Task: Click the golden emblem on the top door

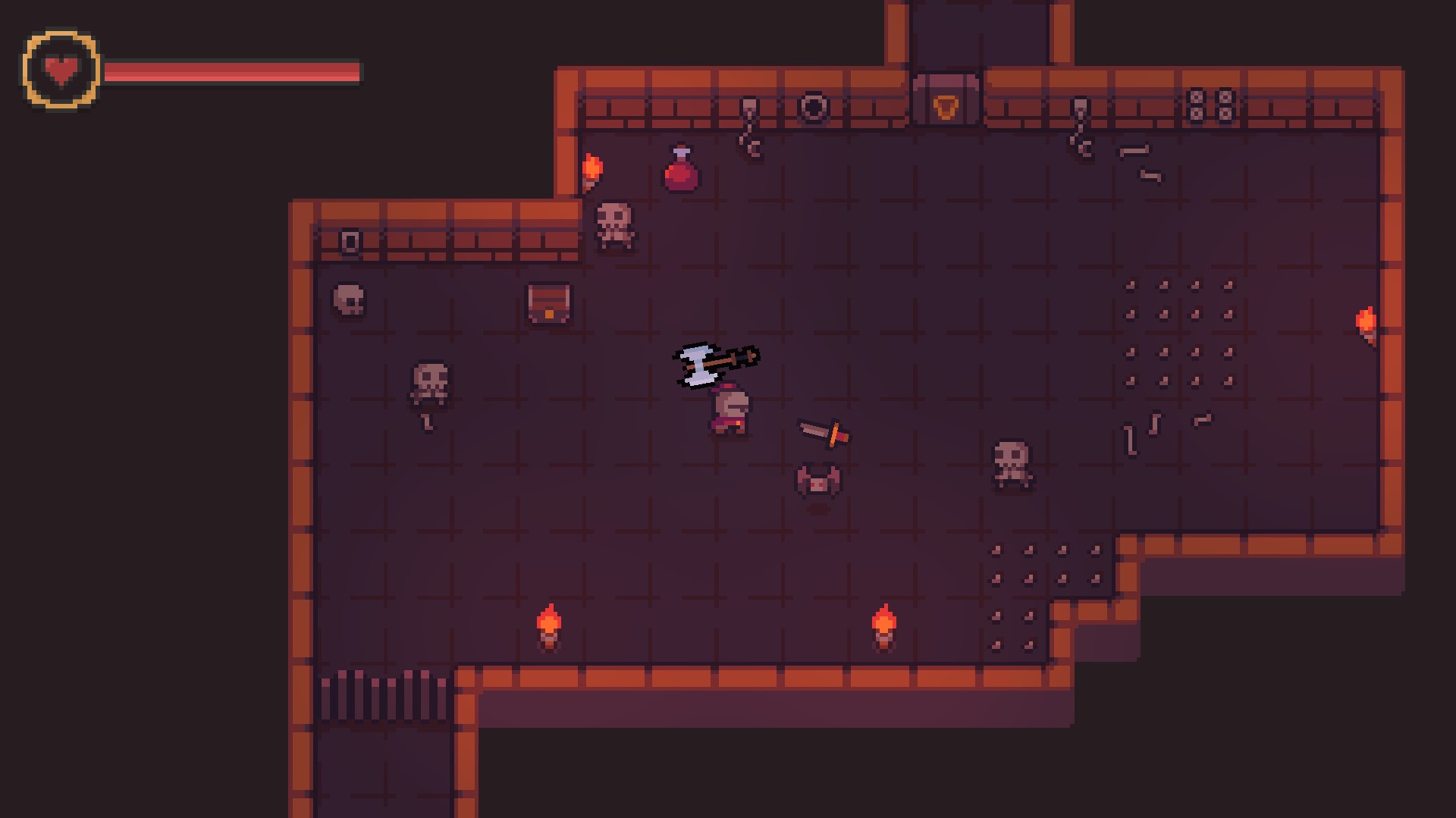Action: click(944, 108)
